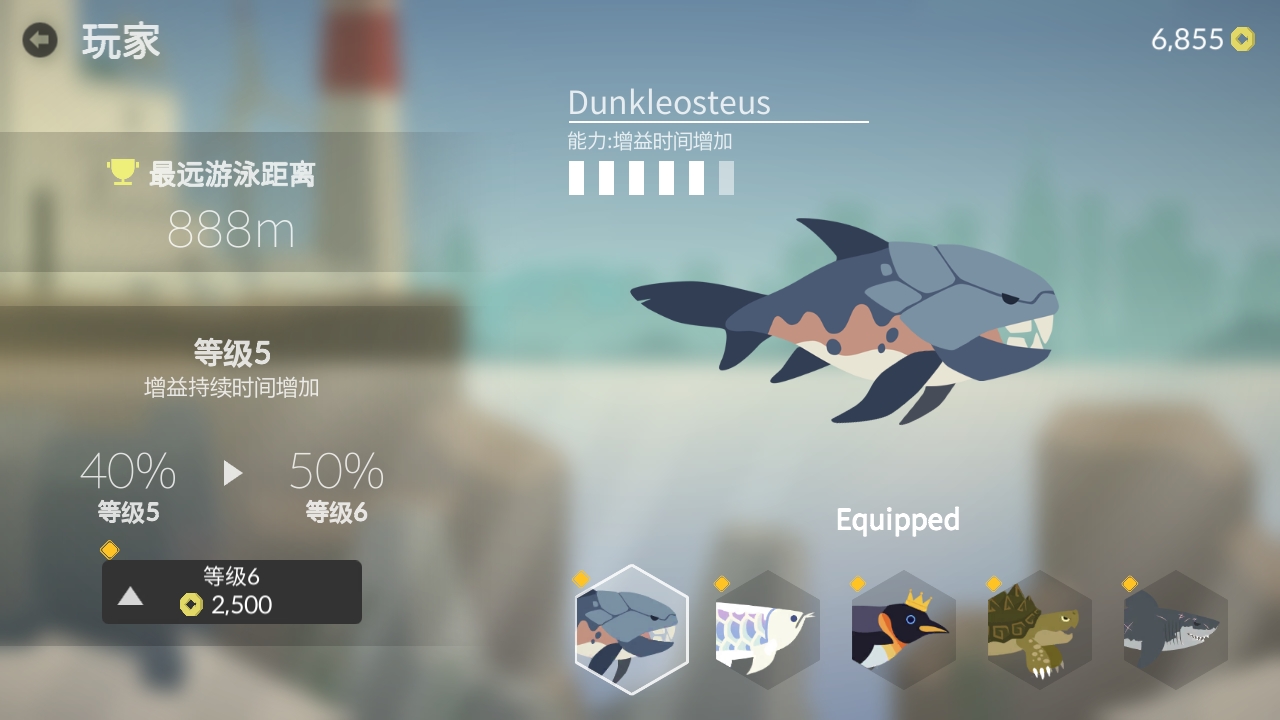This screenshot has height=720, width=1280.
Task: Upgrade to 等级6 for 2,500 coins
Action: [x=232, y=592]
